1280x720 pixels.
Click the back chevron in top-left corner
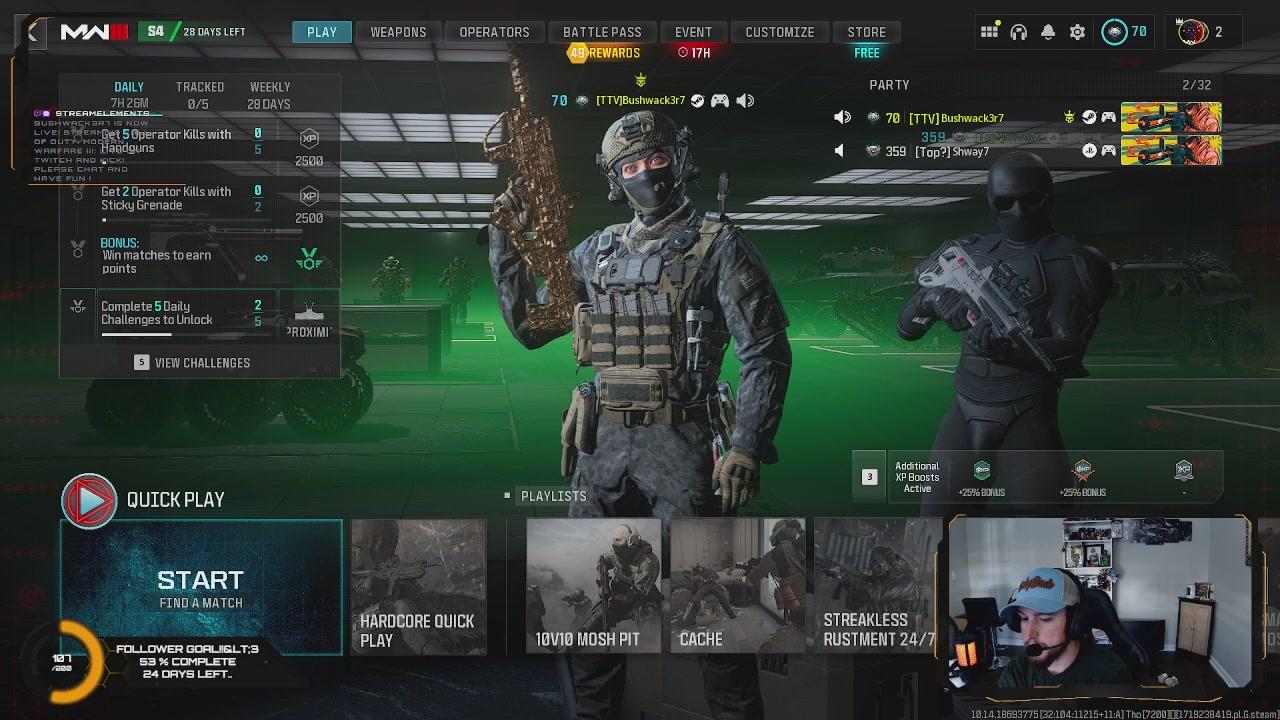(x=33, y=32)
